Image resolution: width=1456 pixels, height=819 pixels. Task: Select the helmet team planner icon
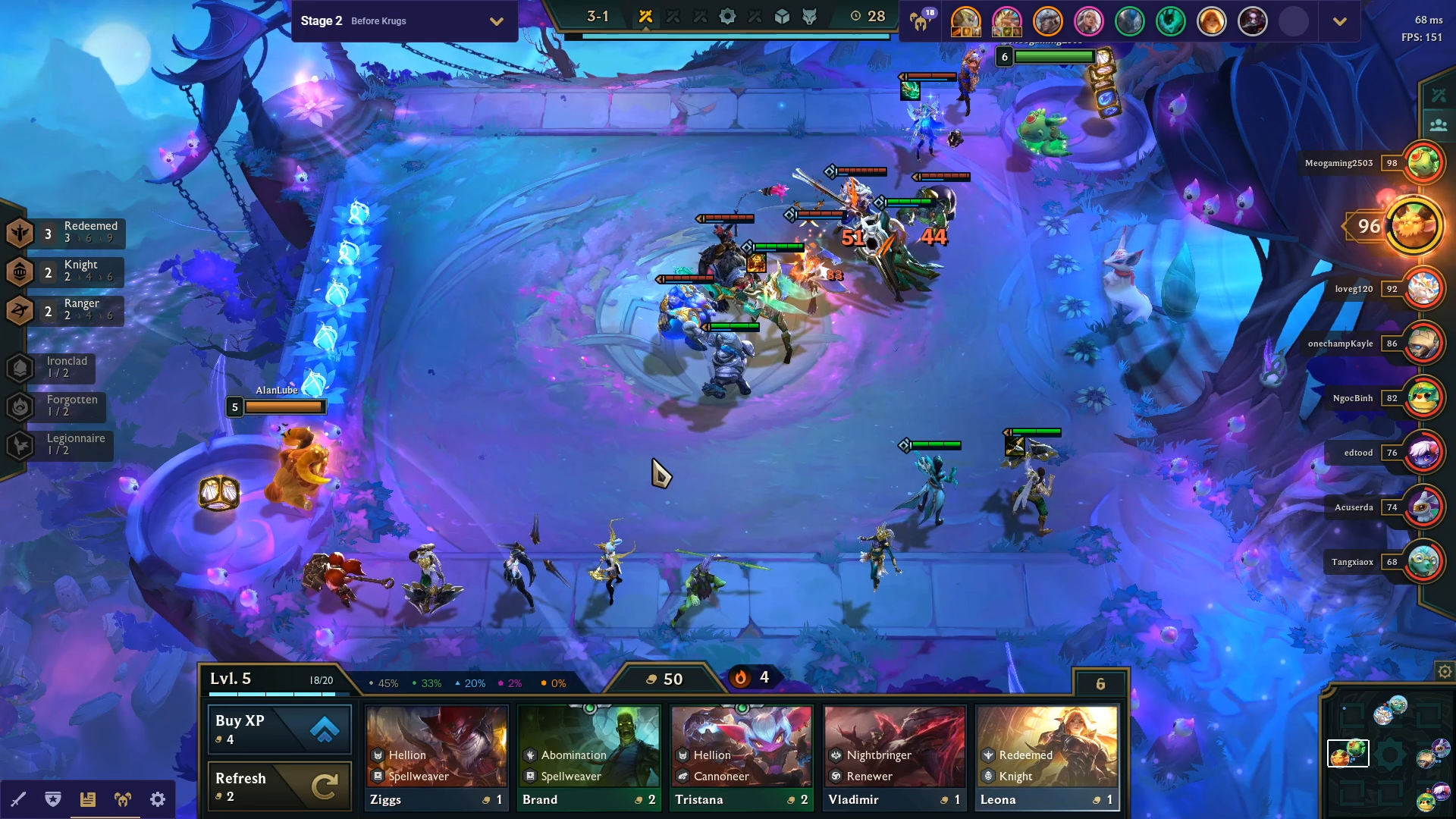124,799
